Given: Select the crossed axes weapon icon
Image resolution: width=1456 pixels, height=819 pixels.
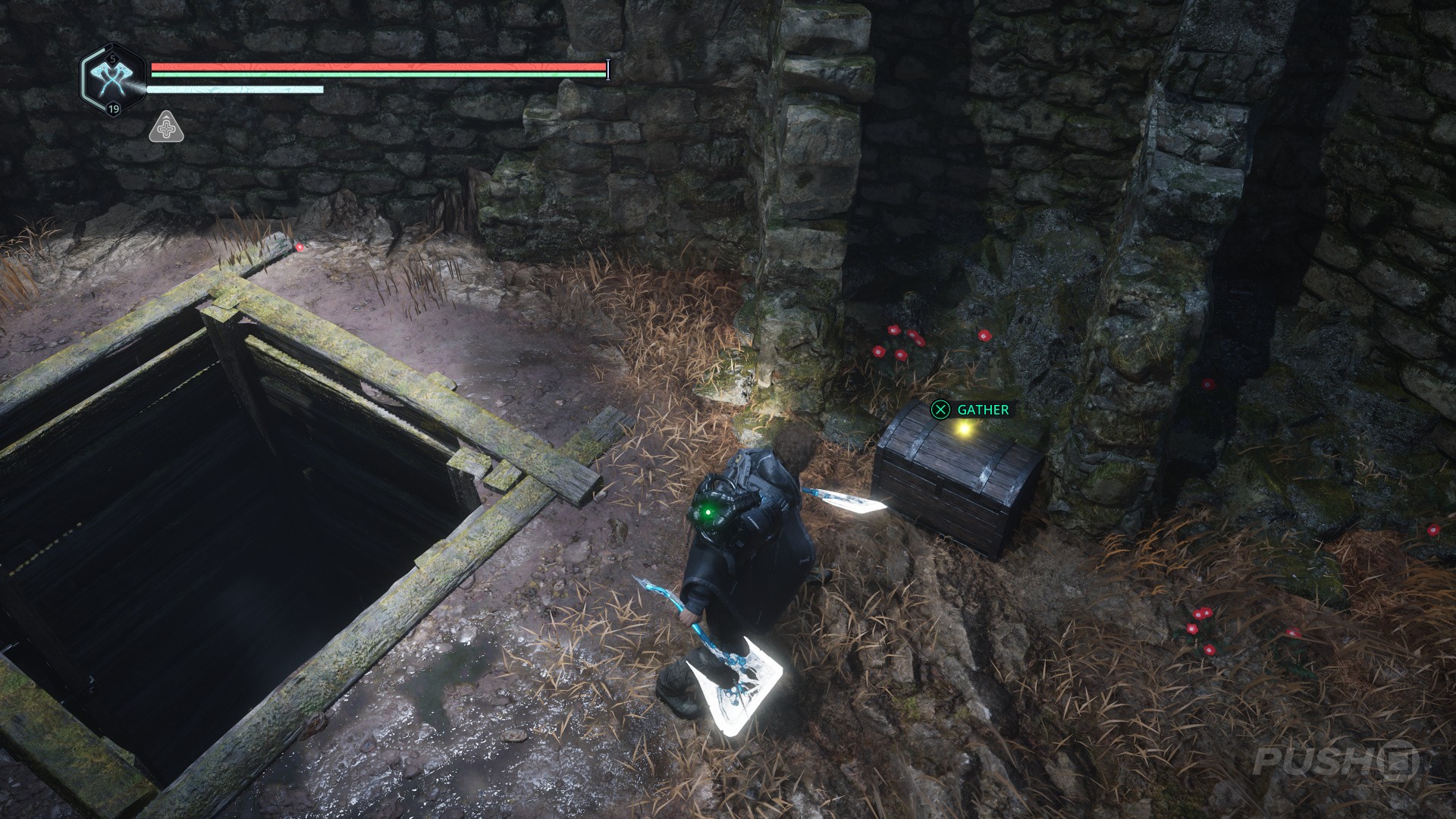Looking at the screenshot, I should point(112,78).
